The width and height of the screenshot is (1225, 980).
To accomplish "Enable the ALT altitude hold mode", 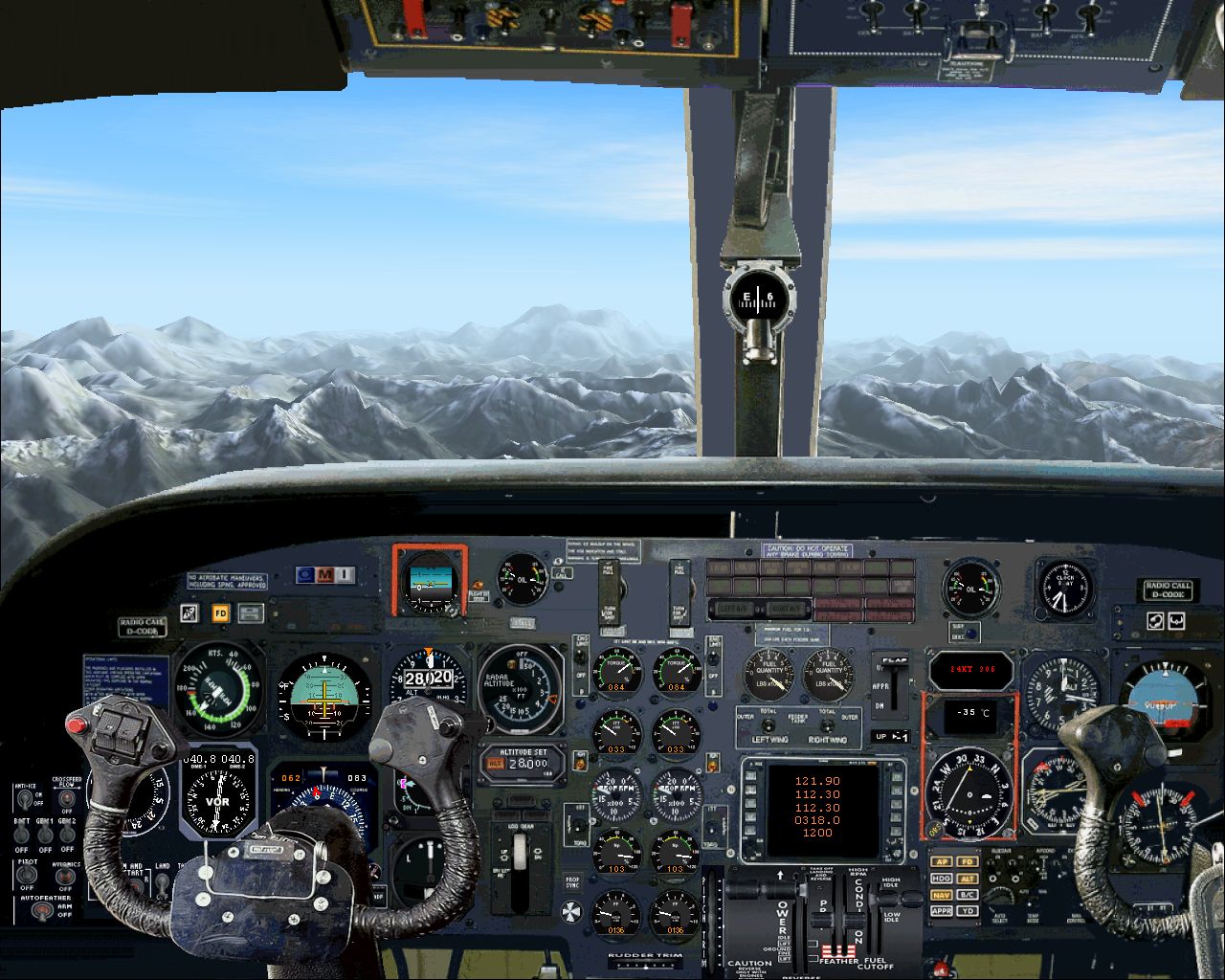I will (966, 879).
